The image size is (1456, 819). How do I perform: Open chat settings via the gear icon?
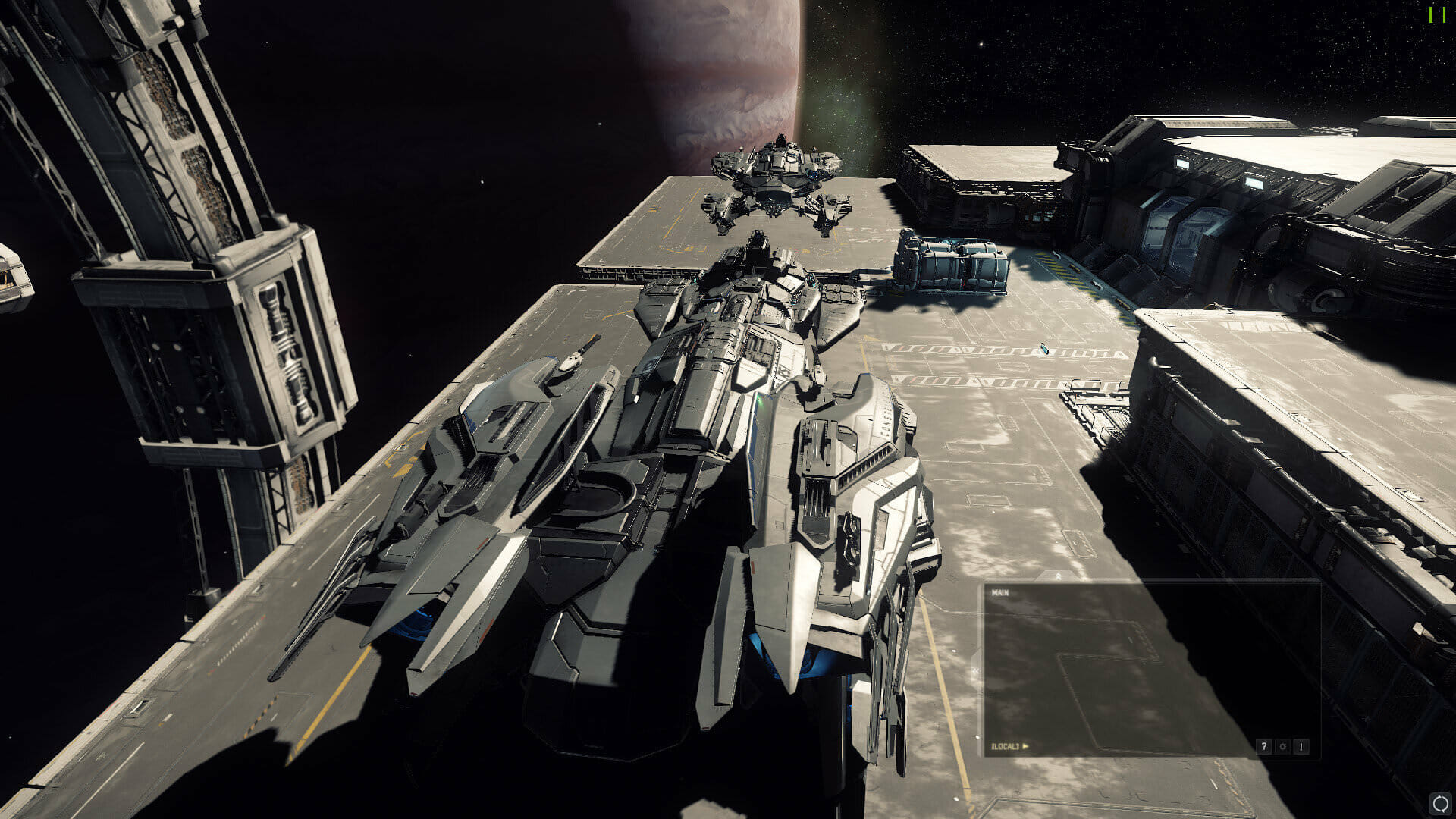coord(1282,747)
